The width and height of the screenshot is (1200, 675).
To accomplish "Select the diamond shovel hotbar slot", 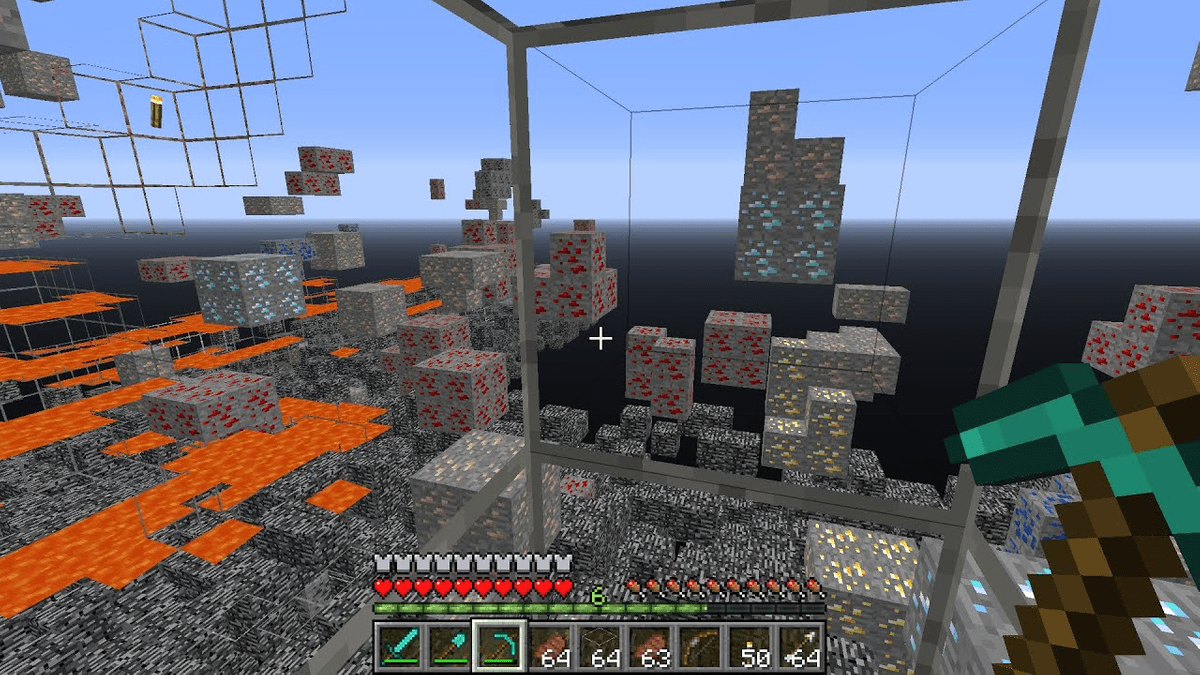I will (x=450, y=646).
